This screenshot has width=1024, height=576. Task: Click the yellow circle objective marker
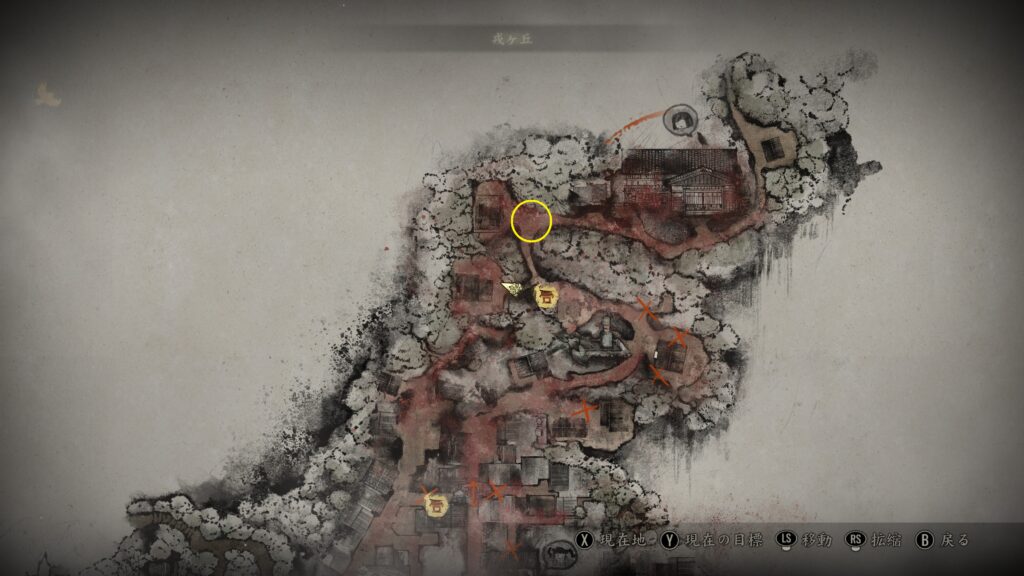pyautogui.click(x=531, y=221)
